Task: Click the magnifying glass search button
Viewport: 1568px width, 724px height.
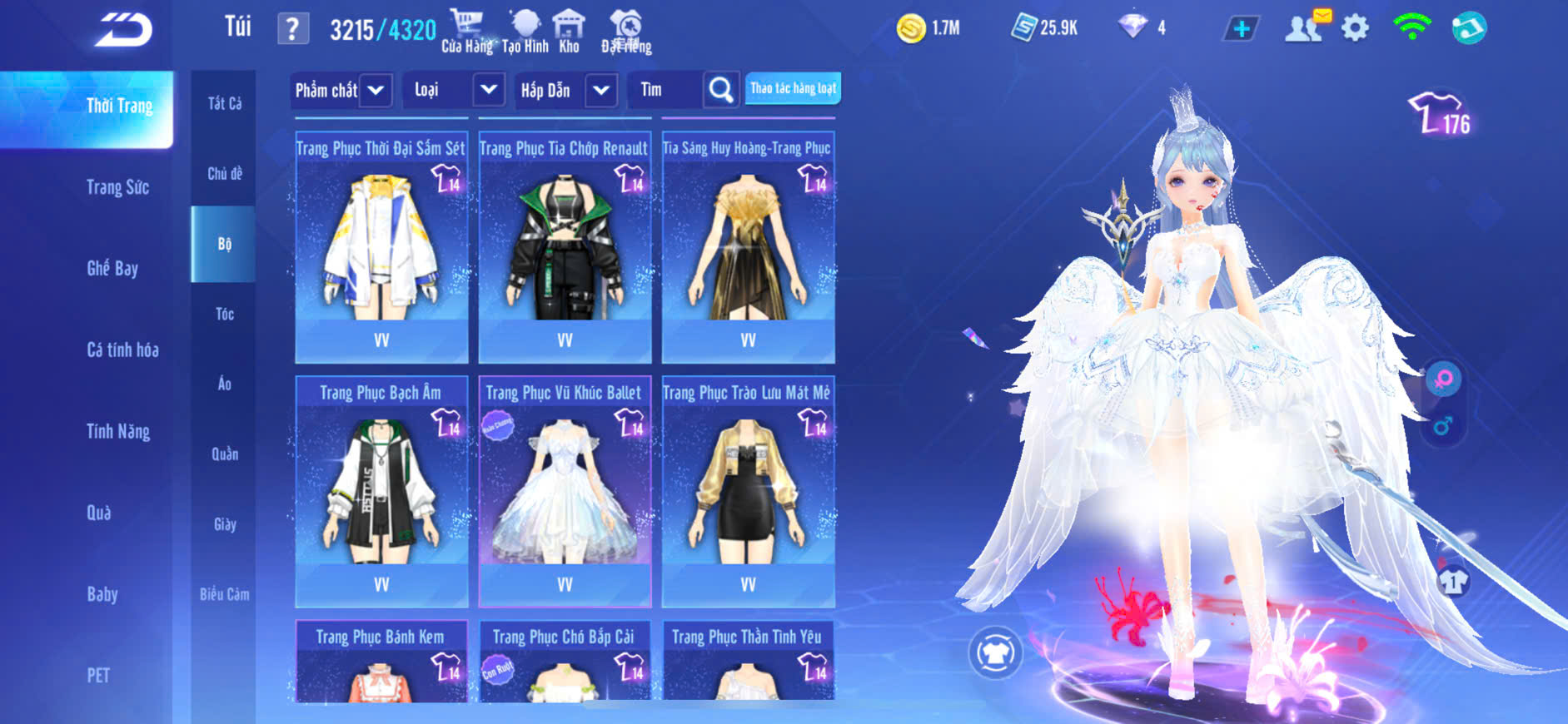Action: 720,90
